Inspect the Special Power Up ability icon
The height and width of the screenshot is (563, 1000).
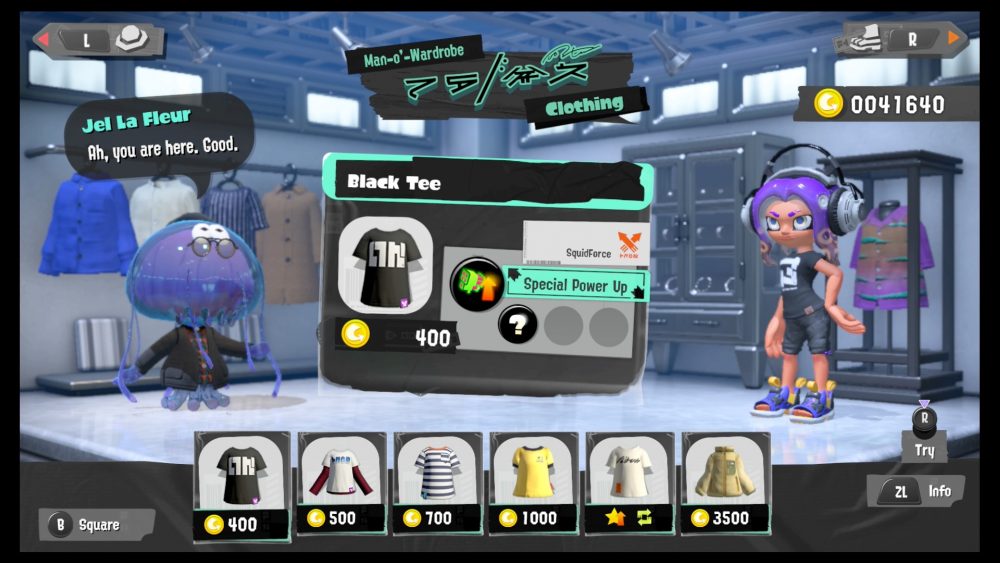coord(477,284)
